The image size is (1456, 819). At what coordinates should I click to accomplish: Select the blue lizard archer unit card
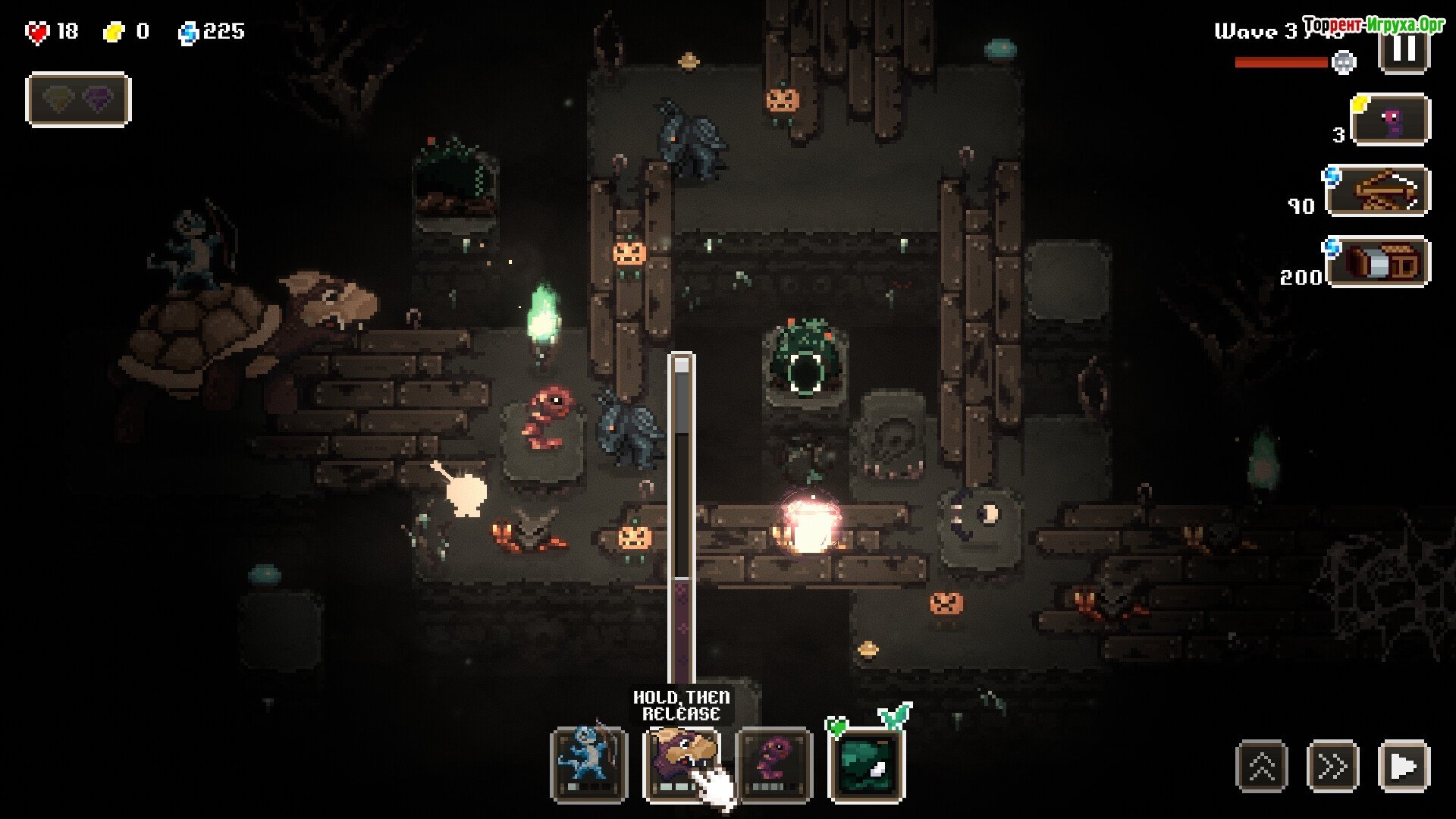tap(589, 764)
